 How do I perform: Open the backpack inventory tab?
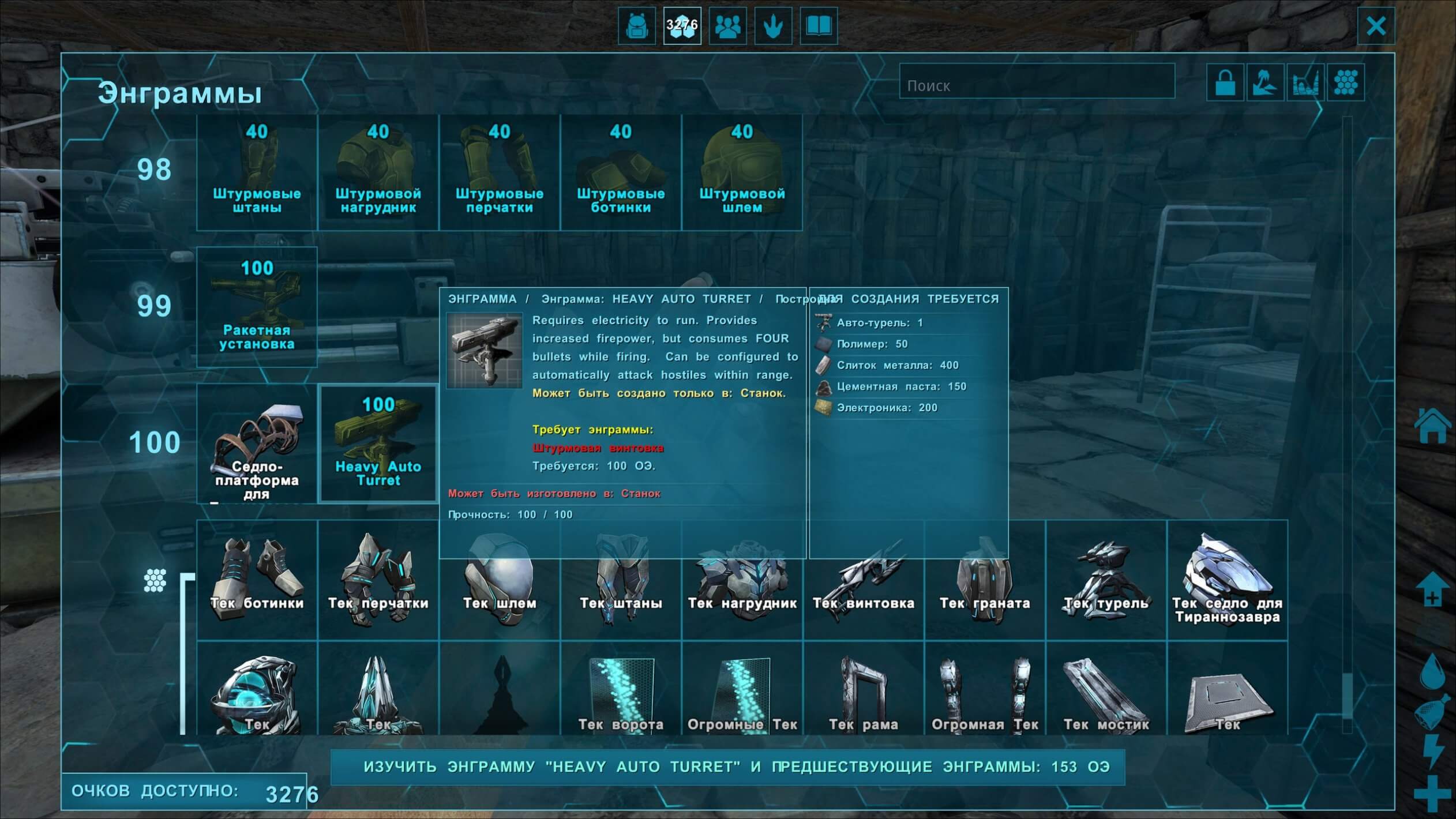click(637, 26)
